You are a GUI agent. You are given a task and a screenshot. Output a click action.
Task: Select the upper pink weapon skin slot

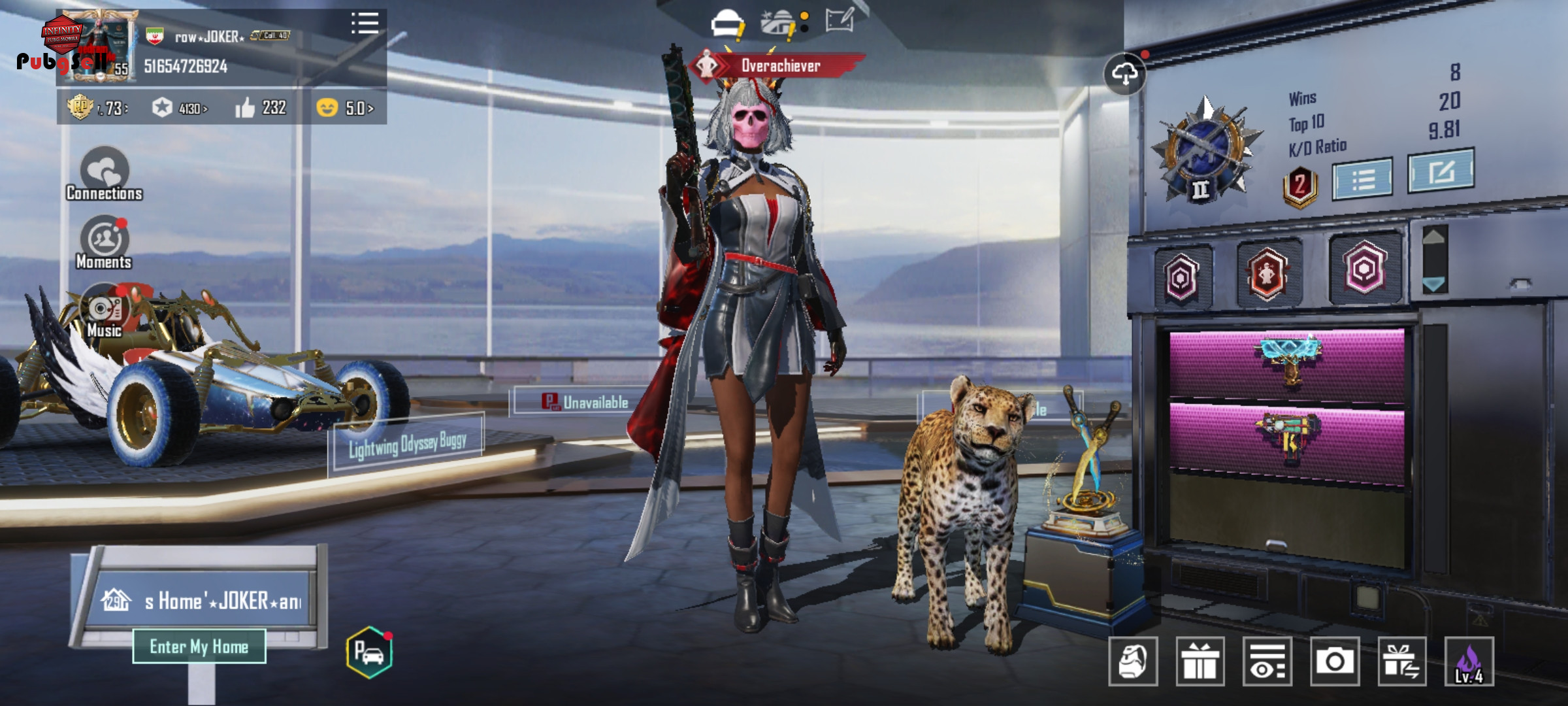(1286, 363)
